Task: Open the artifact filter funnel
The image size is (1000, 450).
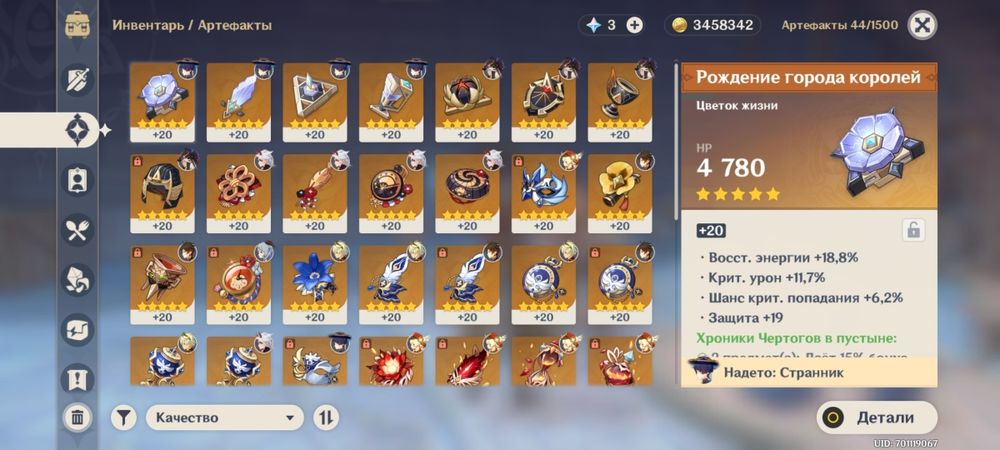Action: point(122,418)
